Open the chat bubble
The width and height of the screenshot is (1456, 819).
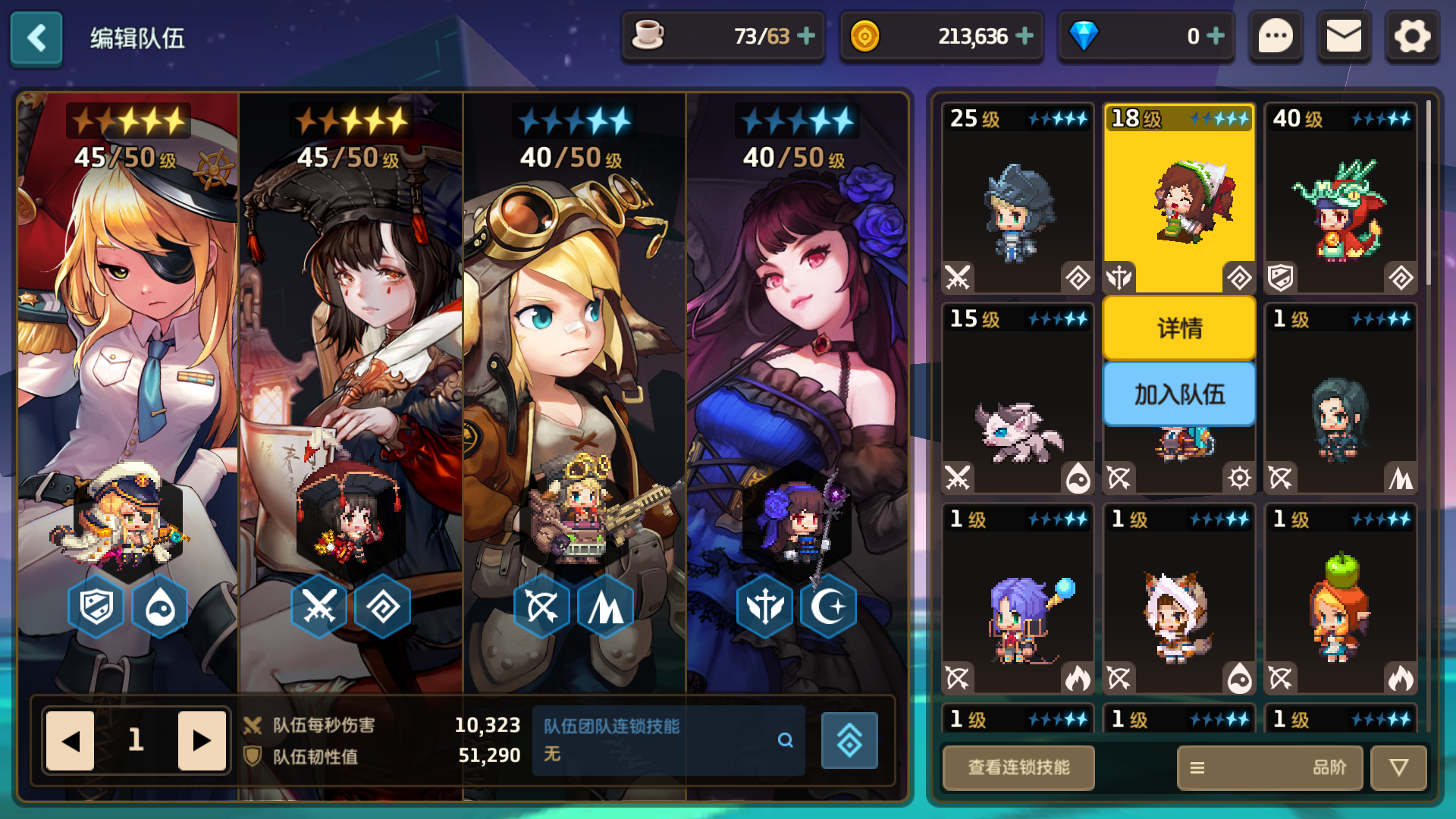tap(1276, 36)
